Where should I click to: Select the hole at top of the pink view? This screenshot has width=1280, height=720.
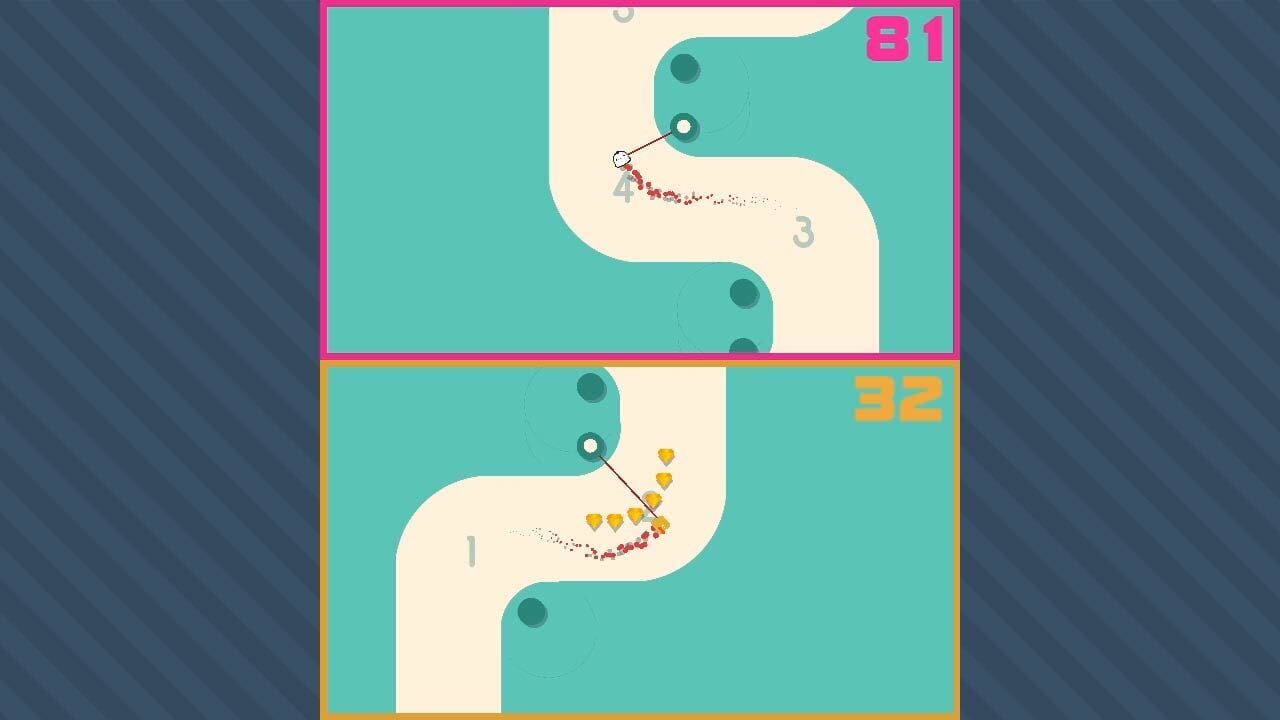tap(686, 67)
